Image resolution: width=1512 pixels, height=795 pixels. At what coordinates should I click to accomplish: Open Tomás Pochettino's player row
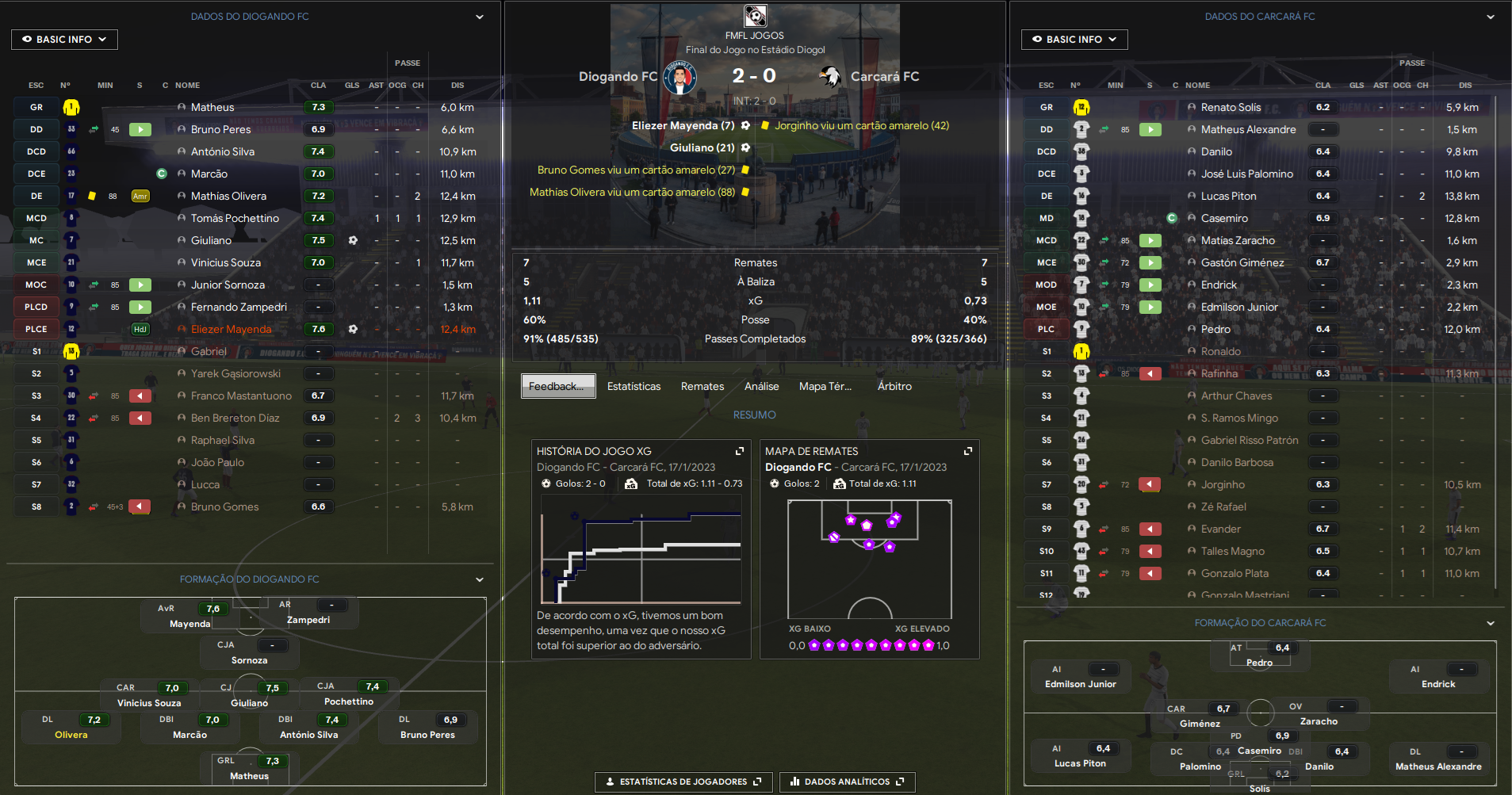(x=235, y=218)
